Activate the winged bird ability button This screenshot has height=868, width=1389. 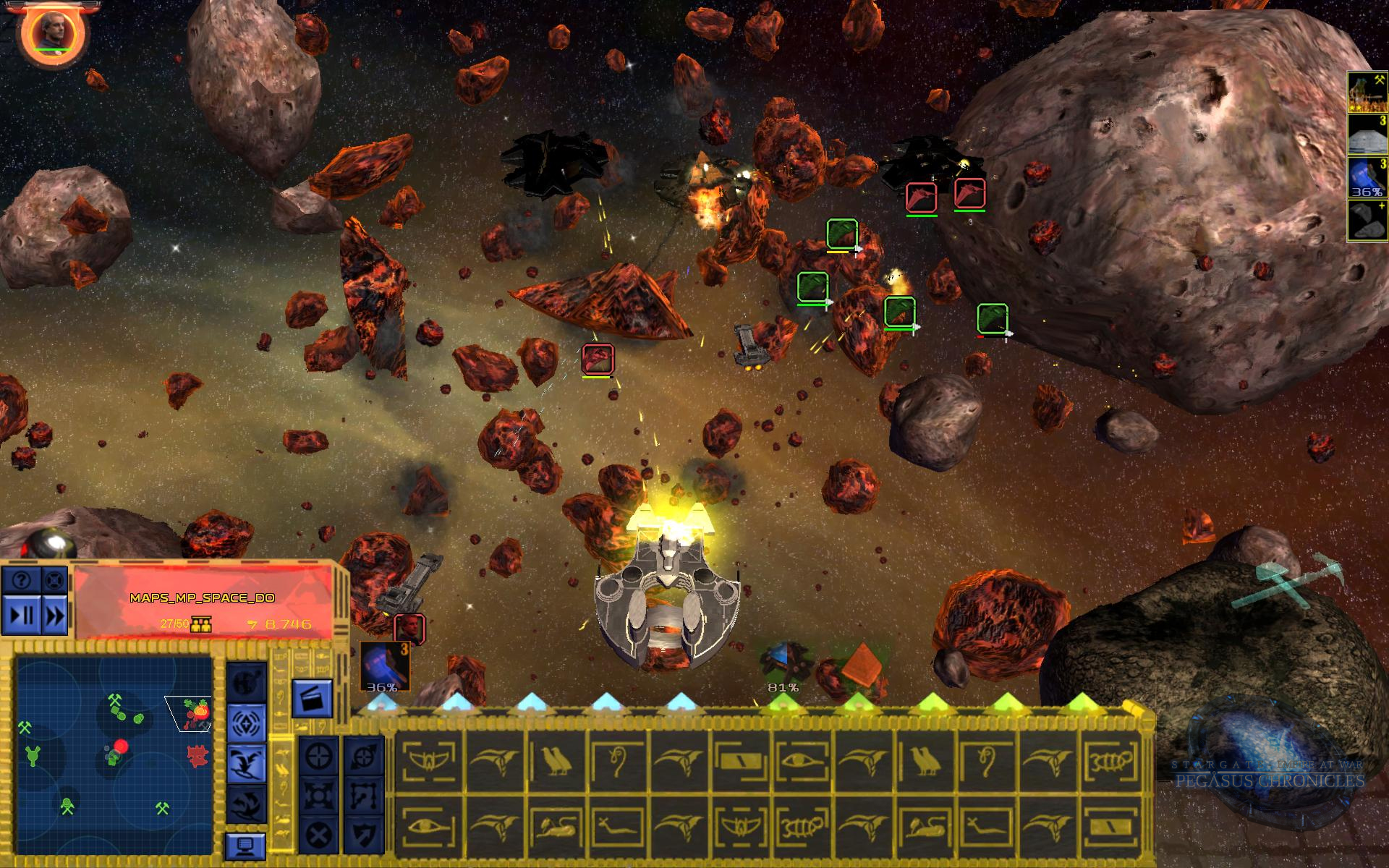click(x=247, y=764)
